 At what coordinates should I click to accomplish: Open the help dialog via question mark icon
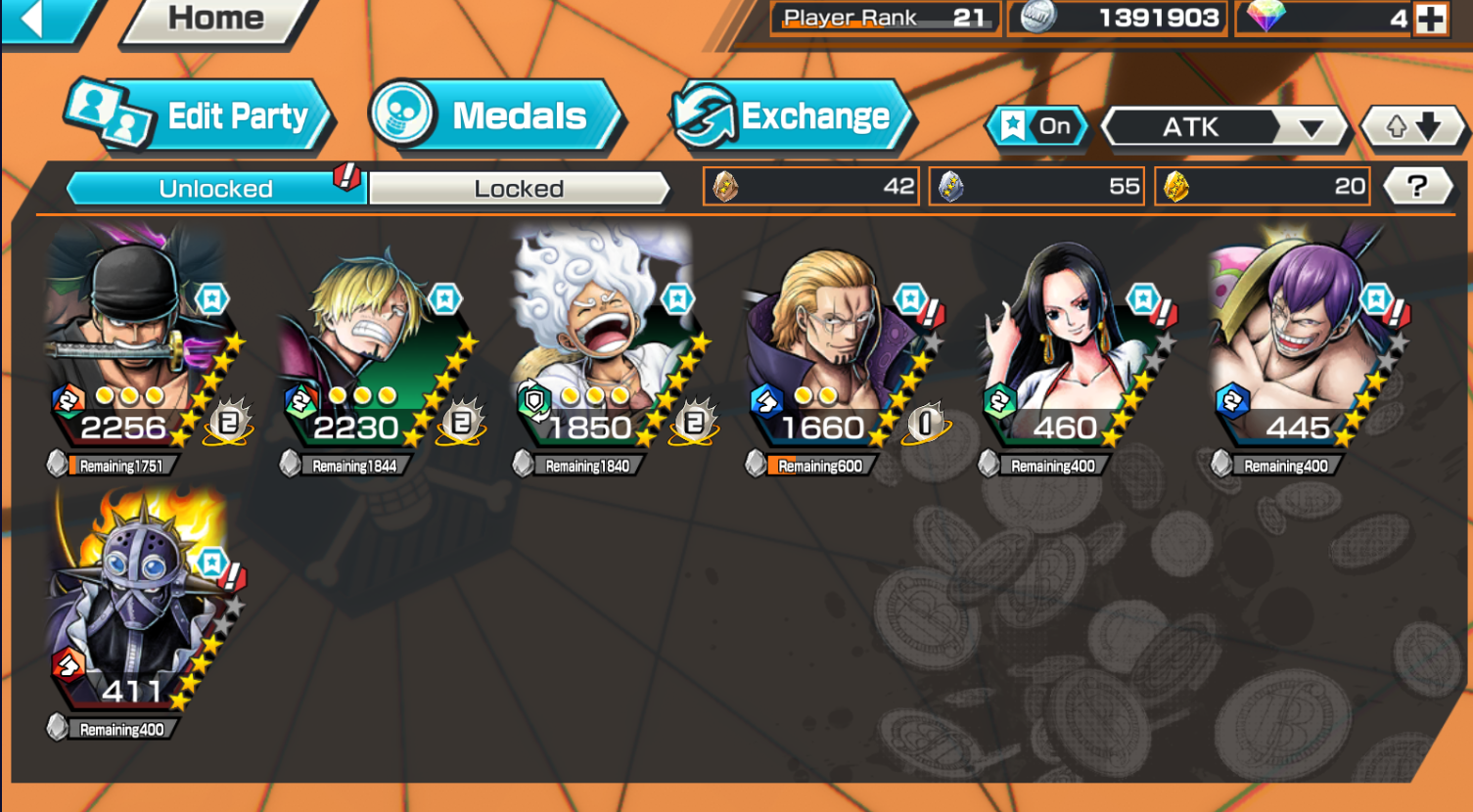(x=1419, y=186)
